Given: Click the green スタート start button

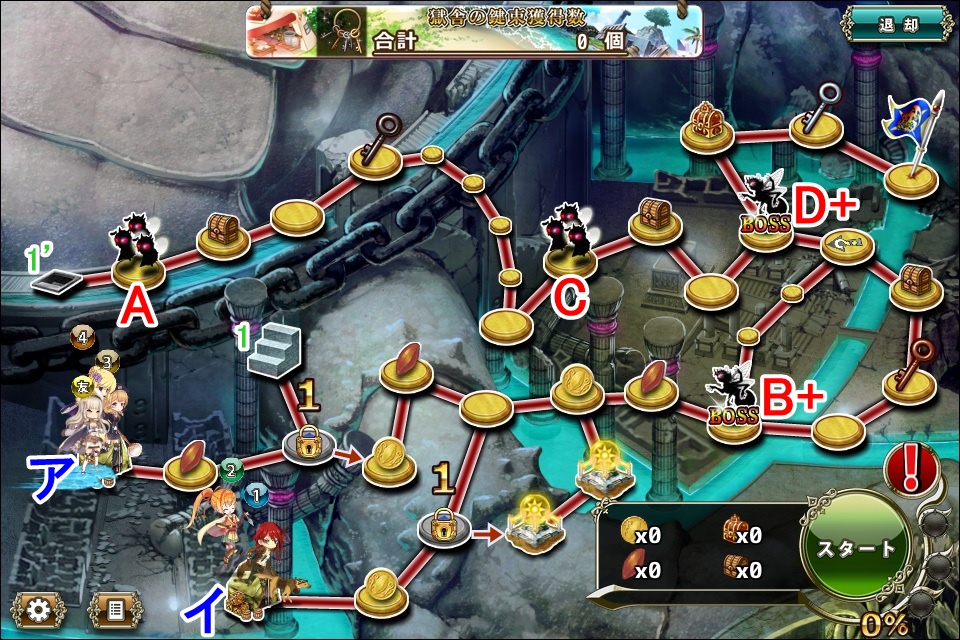Looking at the screenshot, I should [x=856, y=548].
